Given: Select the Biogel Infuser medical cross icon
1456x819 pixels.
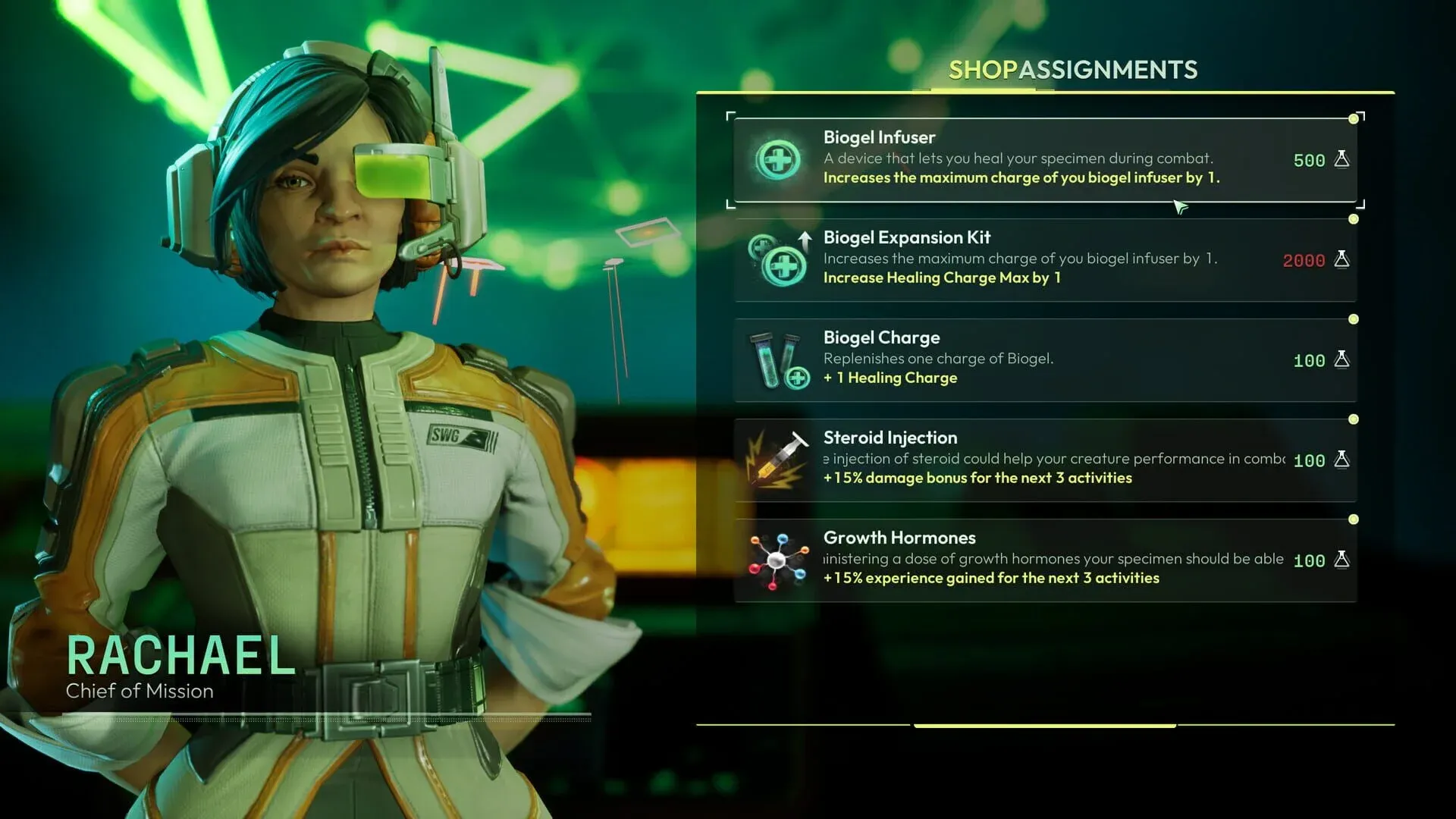Looking at the screenshot, I should [x=776, y=159].
